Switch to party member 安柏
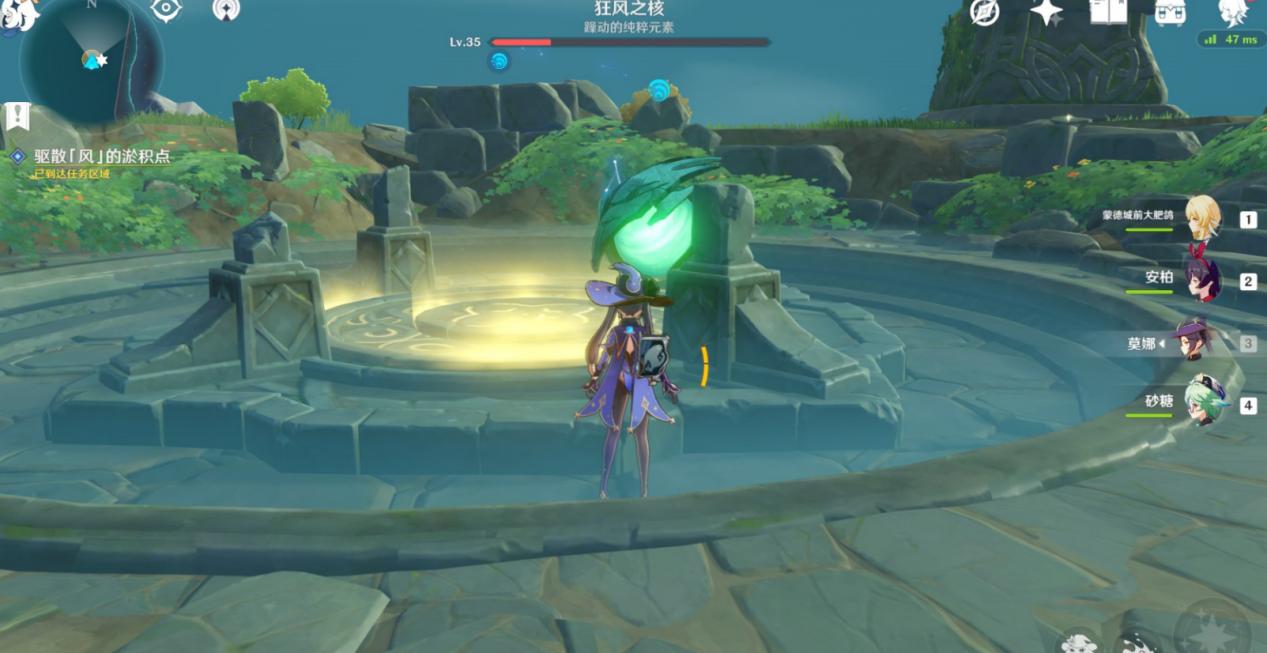 point(1200,280)
